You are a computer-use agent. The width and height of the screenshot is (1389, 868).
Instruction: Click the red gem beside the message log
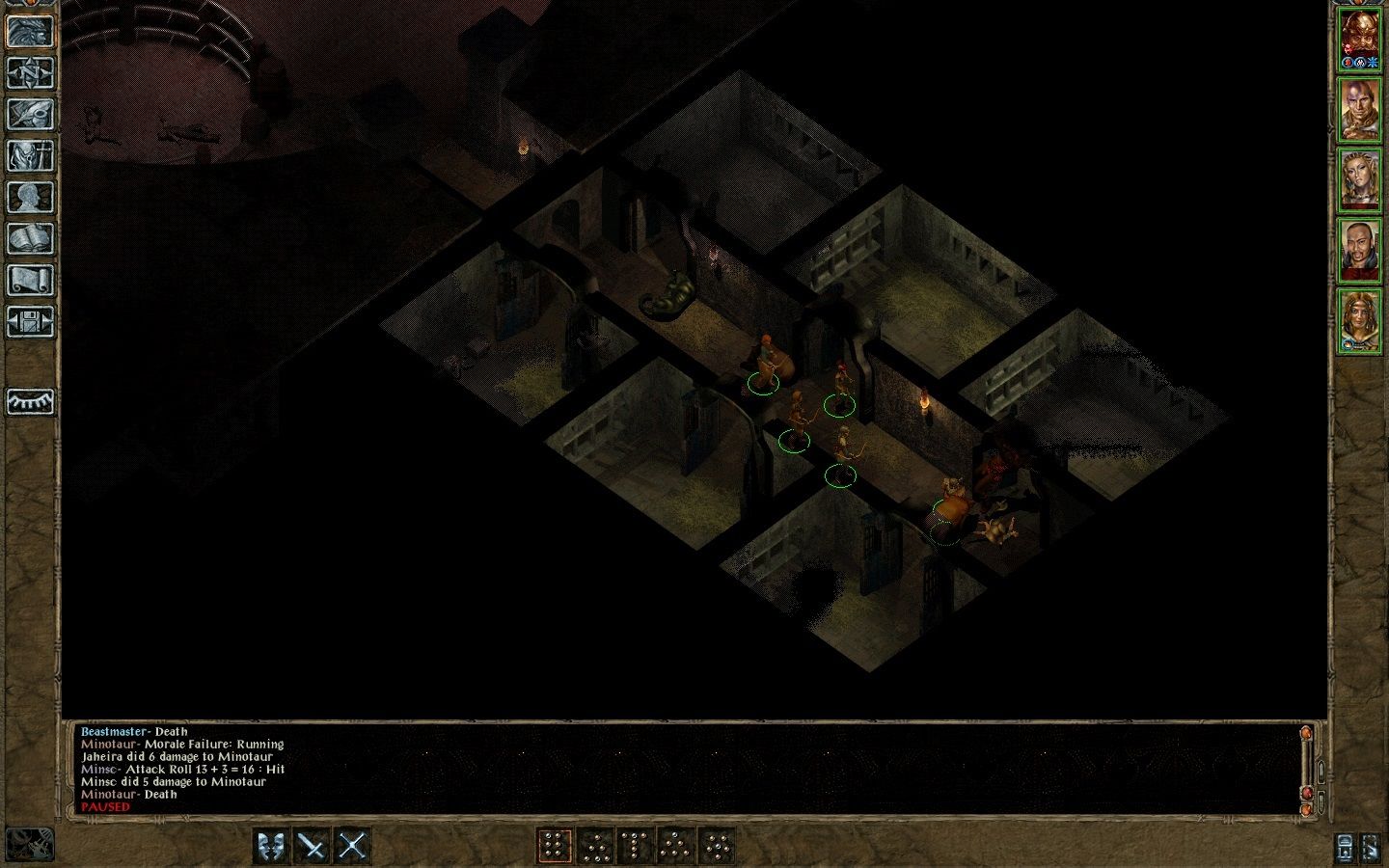[x=1308, y=794]
